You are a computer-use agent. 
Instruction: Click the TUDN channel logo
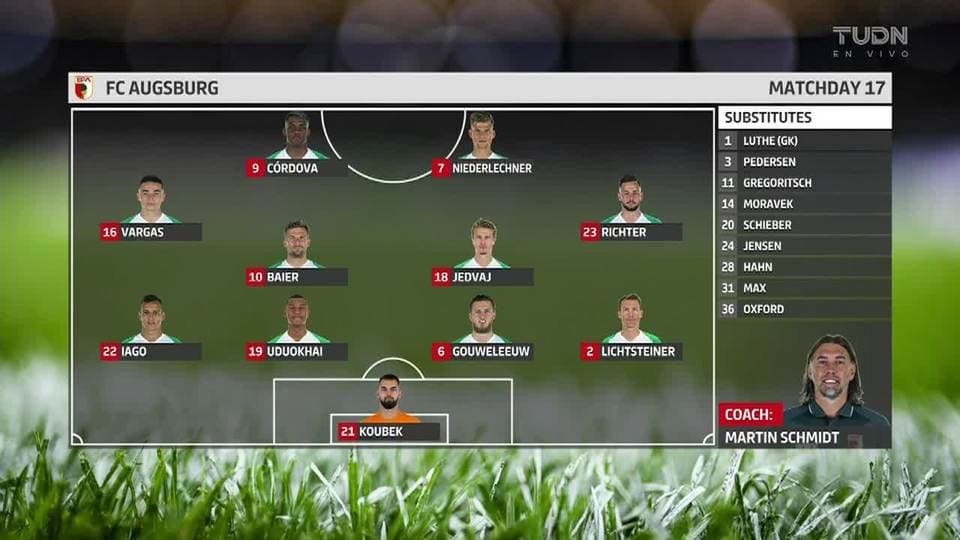(870, 41)
